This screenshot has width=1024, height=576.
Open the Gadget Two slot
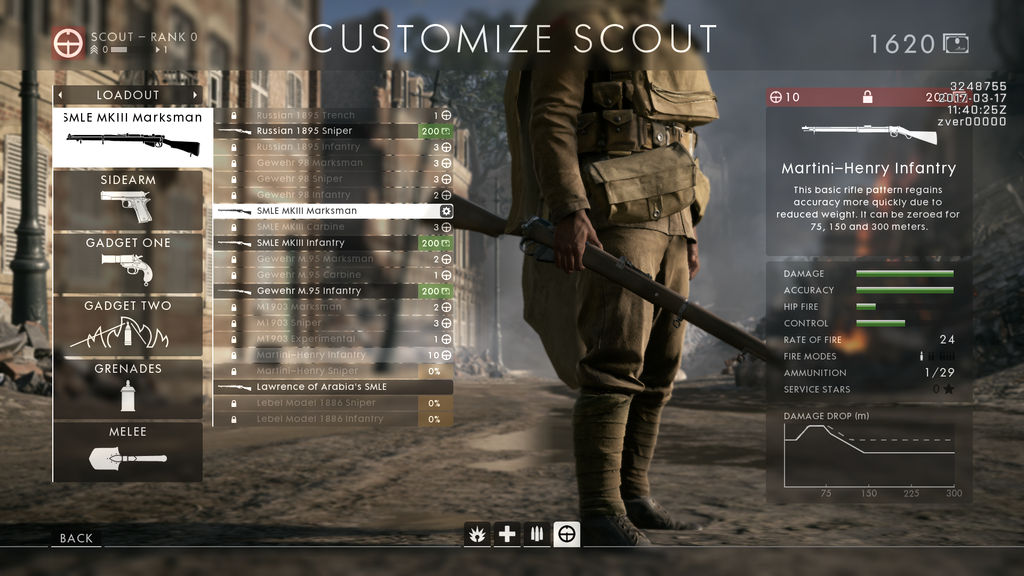[128, 326]
